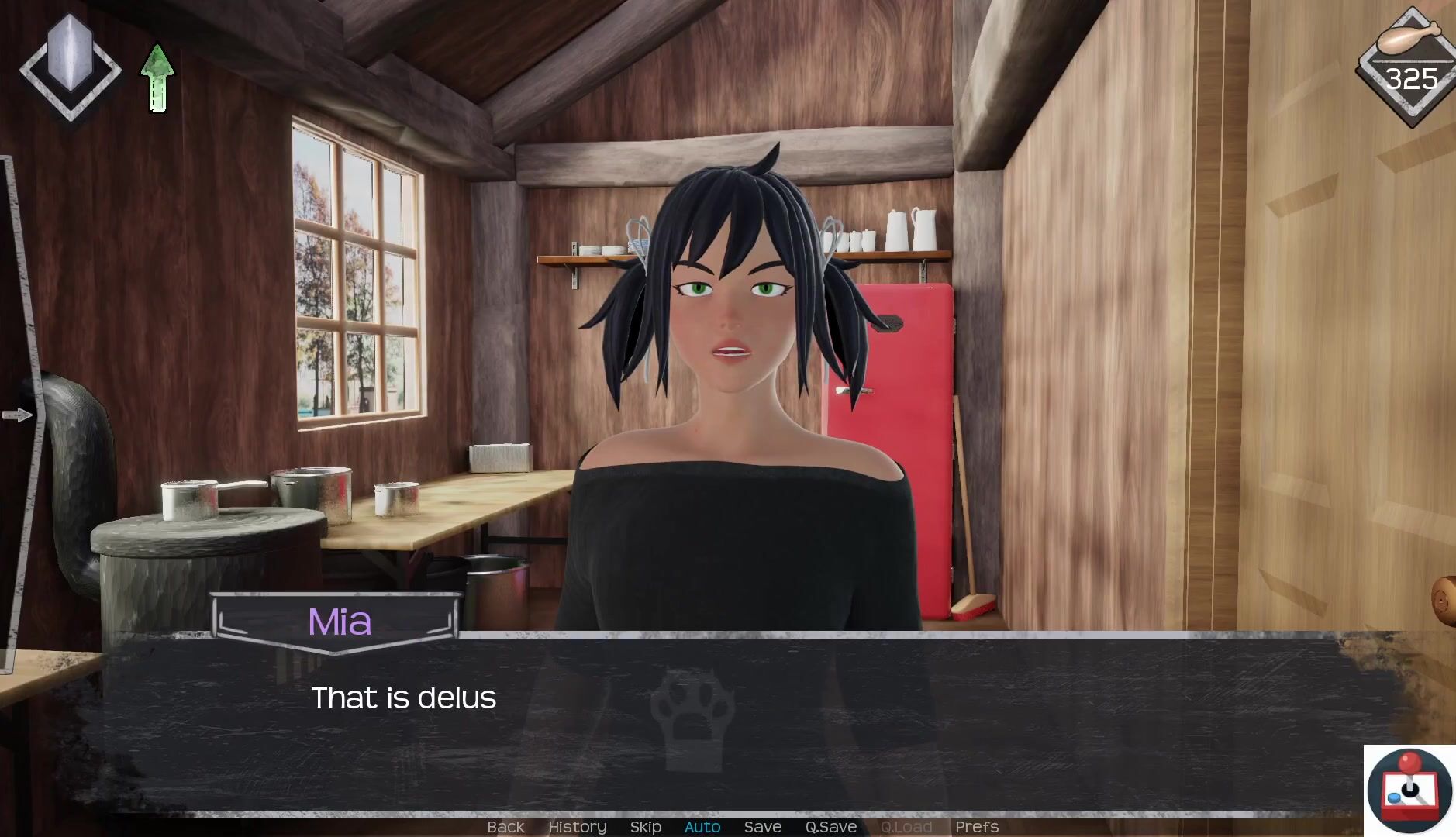Click the small left-edge arrow tab
This screenshot has height=837, width=1456.
coord(17,415)
